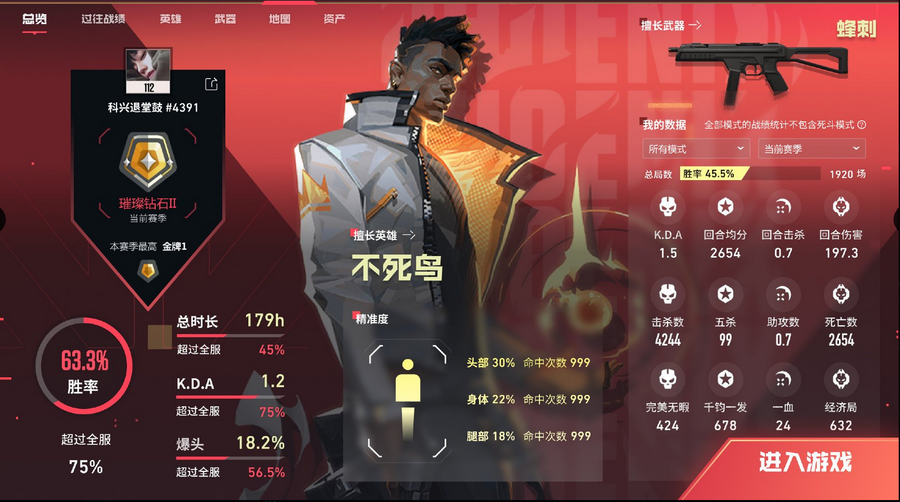Follow the 擅长英雄 best hero link
Screen dimensions: 900x502
pos(384,235)
